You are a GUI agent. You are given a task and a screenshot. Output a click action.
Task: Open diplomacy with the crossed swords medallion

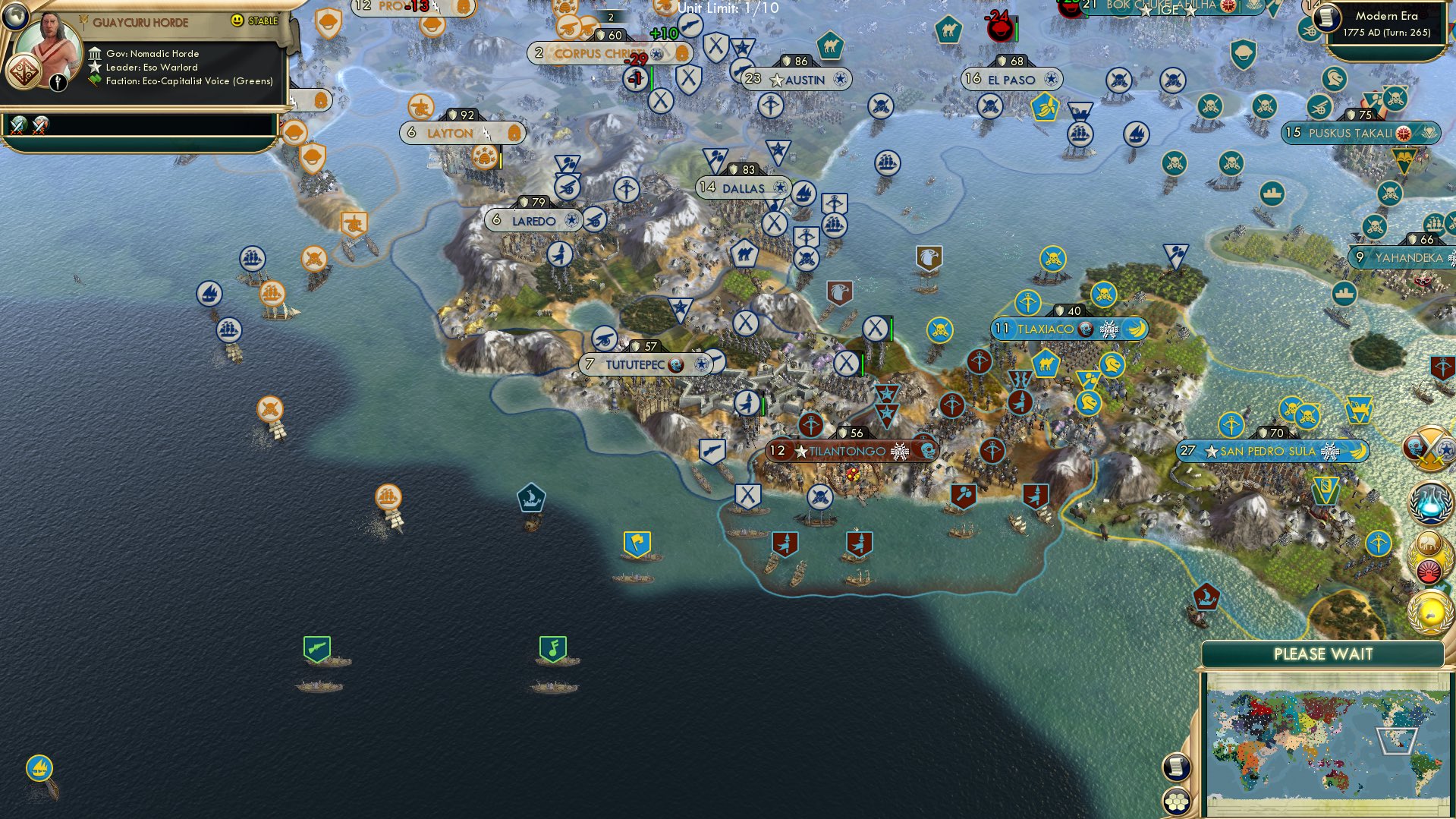pos(1429,447)
